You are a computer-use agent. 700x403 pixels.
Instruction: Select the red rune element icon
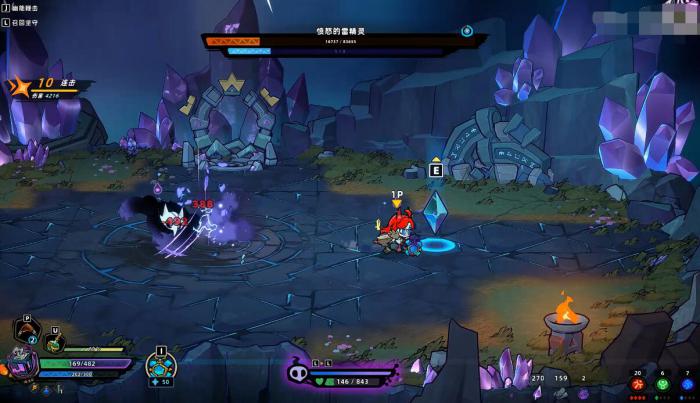[x=638, y=386]
